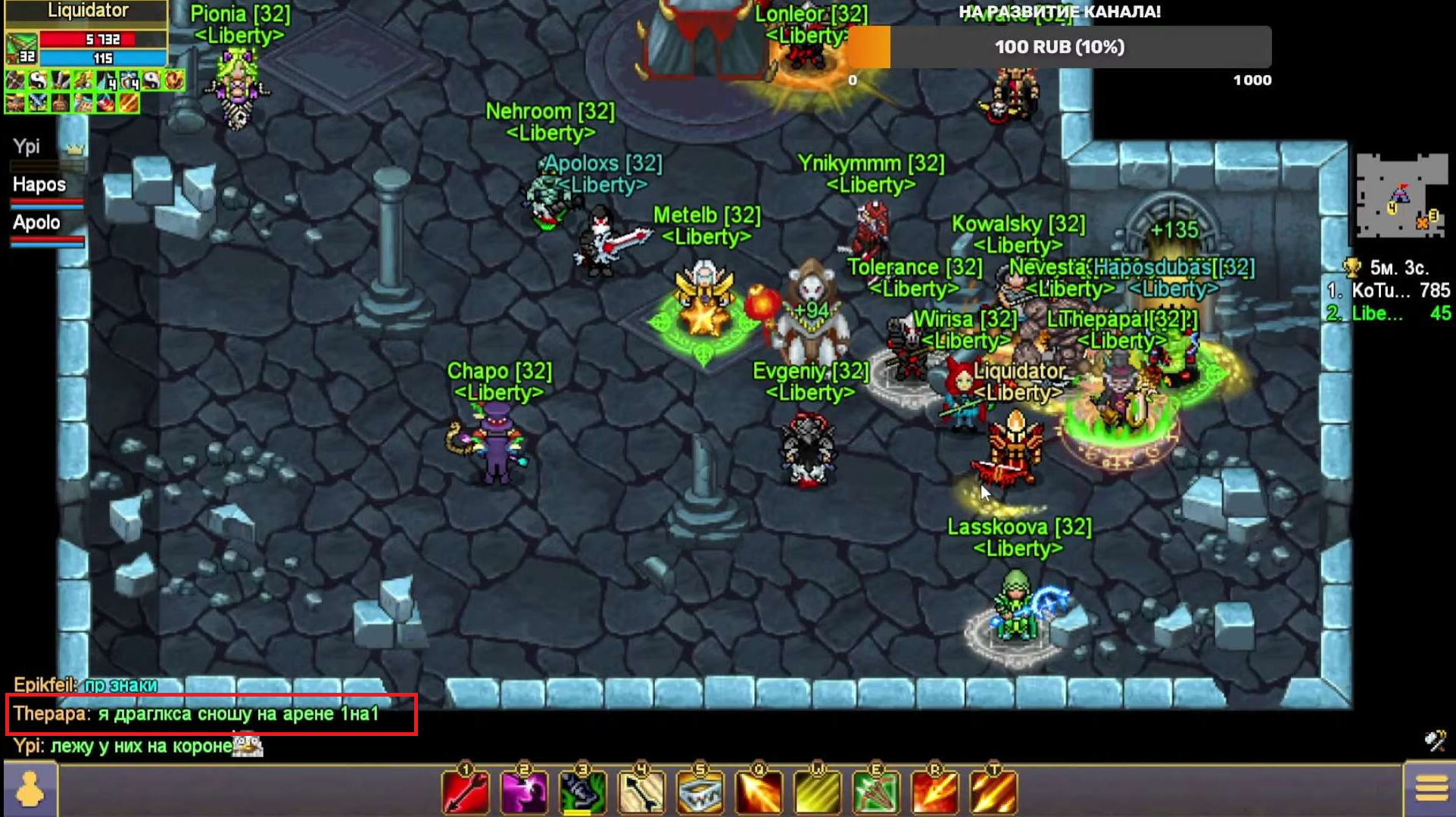The height and width of the screenshot is (817, 1456).
Task: Cast the fiery arrow skill on Q
Action: click(x=759, y=792)
